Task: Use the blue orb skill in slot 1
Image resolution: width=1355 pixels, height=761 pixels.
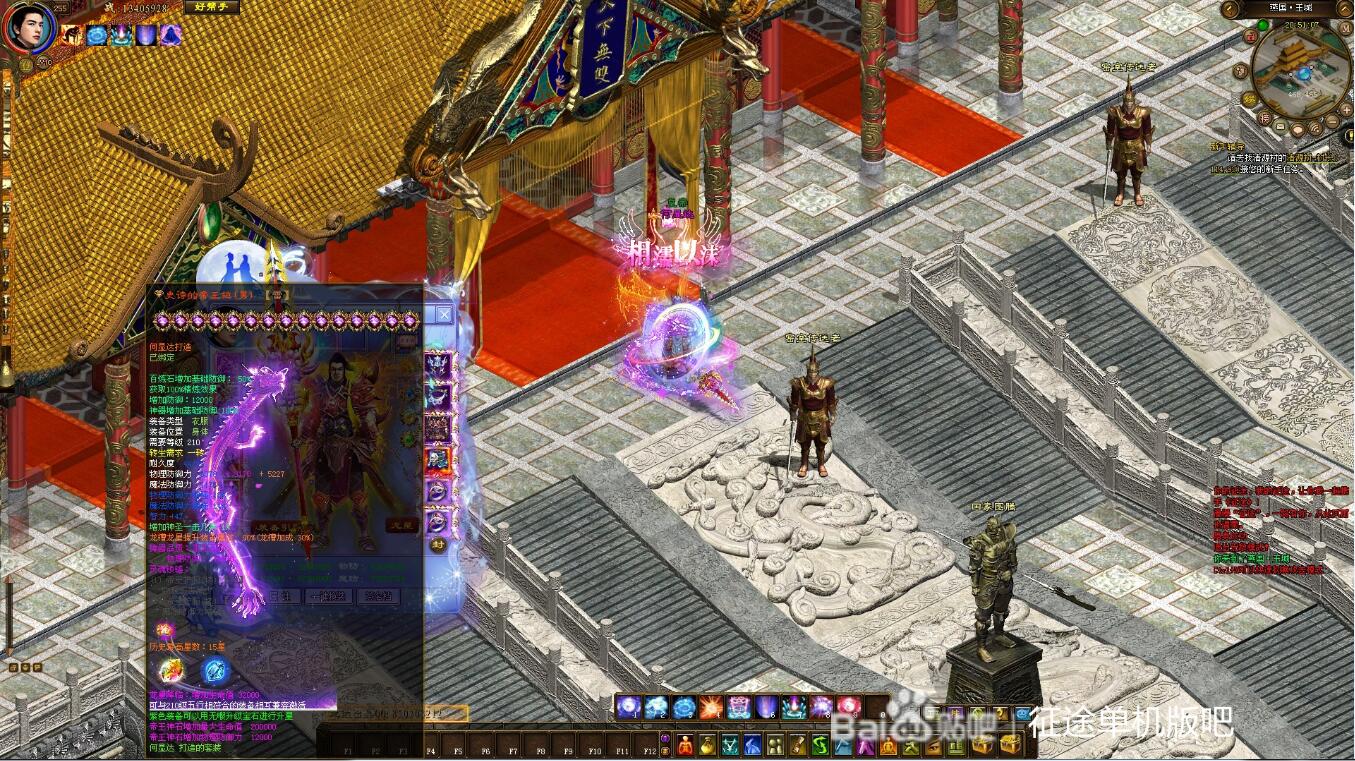Action: pyautogui.click(x=628, y=708)
